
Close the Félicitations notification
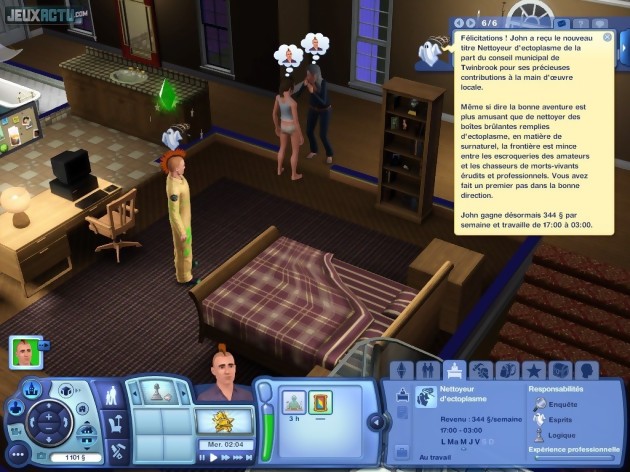(606, 36)
